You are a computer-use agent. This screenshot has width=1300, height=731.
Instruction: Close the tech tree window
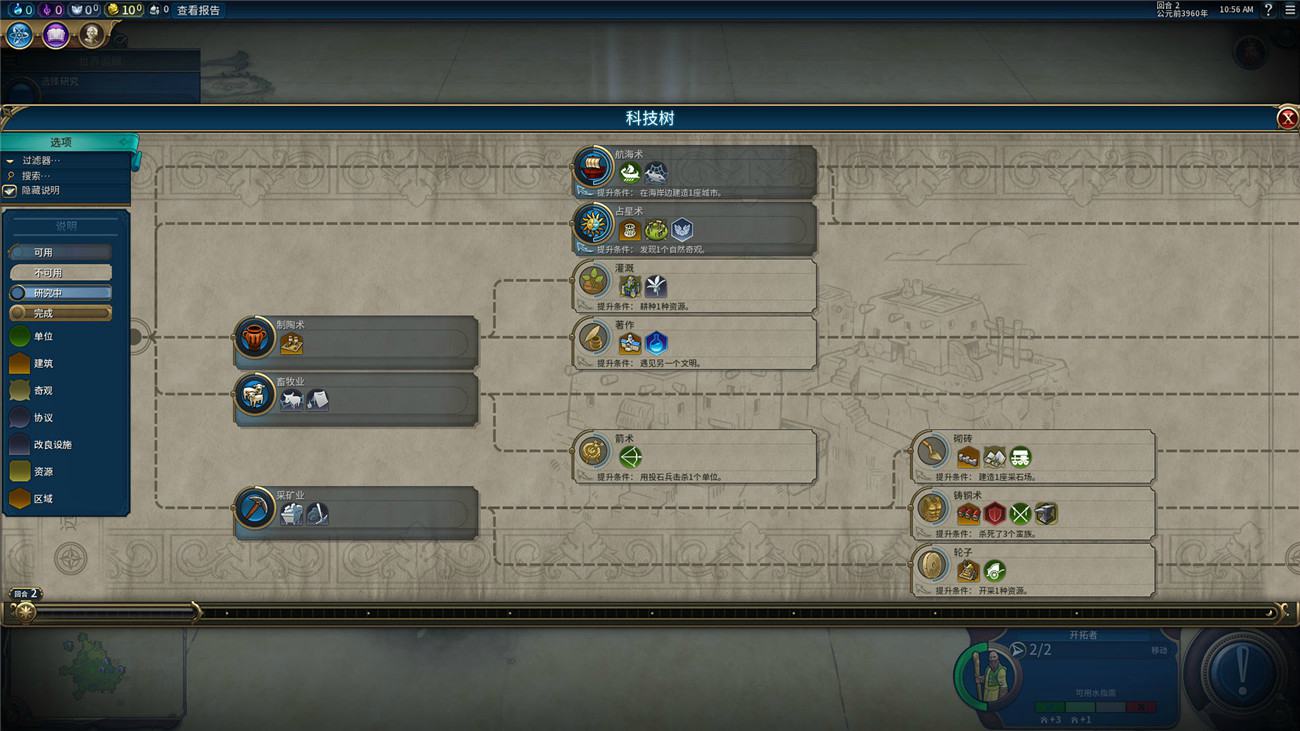pos(1287,119)
